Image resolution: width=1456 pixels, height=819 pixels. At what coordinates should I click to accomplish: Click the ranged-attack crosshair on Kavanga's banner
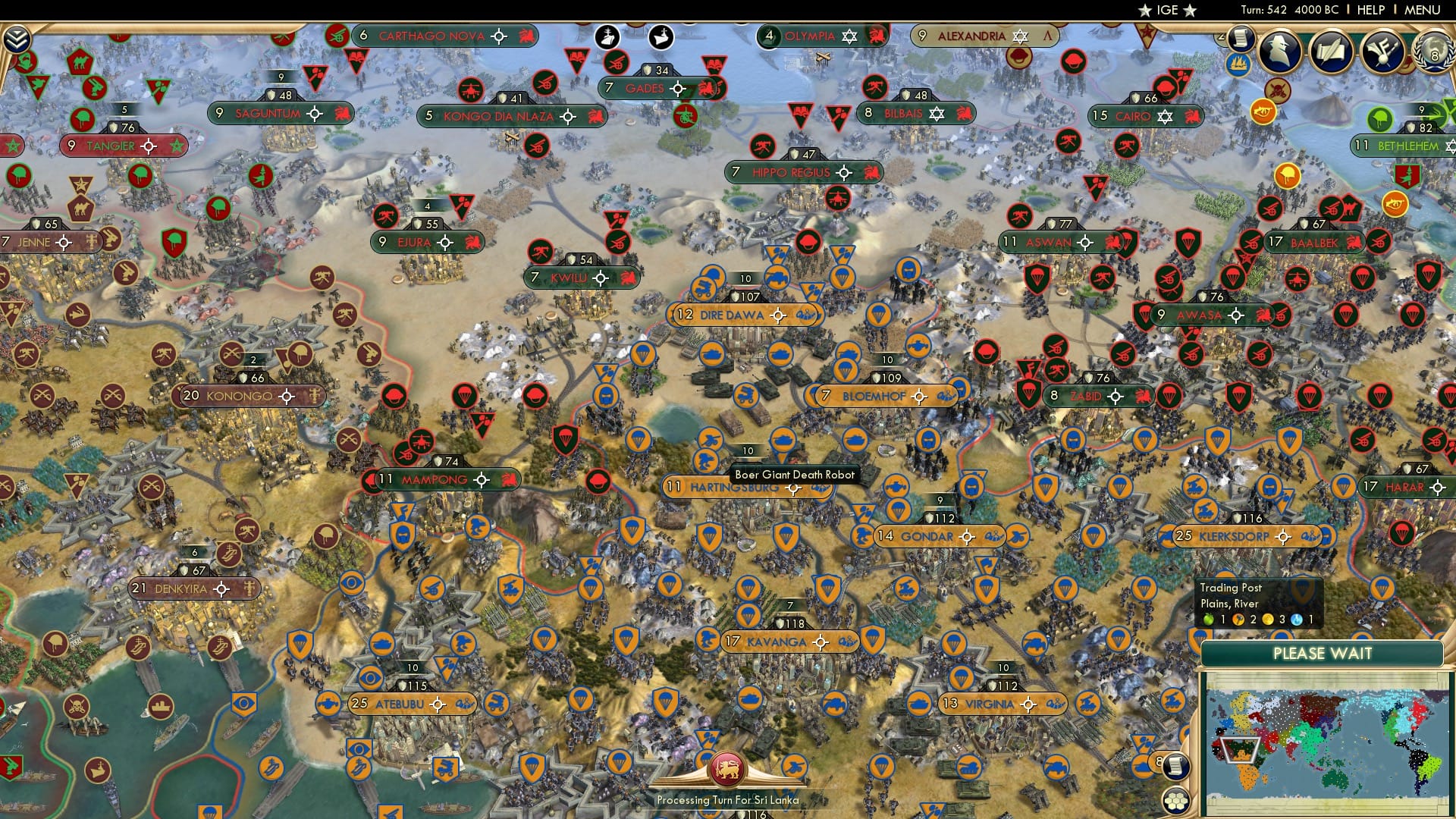click(821, 642)
